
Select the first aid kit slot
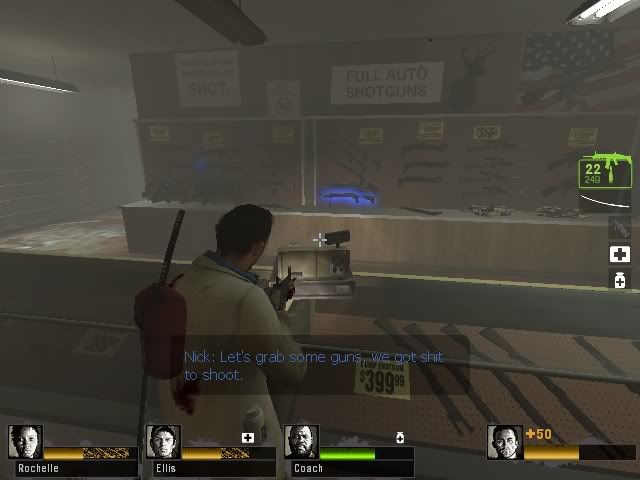click(x=619, y=254)
